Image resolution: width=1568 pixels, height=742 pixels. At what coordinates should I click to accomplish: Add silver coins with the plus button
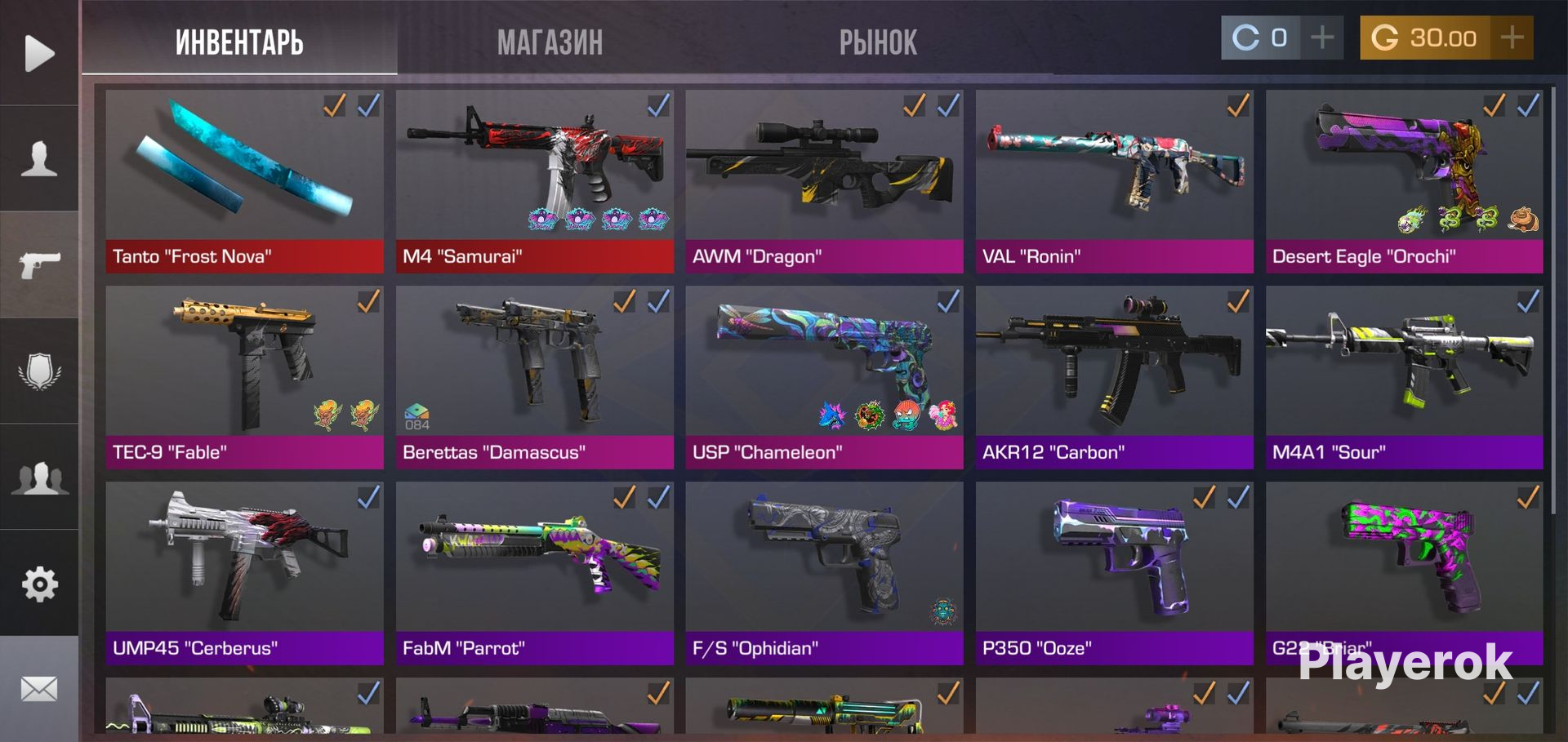(1322, 38)
